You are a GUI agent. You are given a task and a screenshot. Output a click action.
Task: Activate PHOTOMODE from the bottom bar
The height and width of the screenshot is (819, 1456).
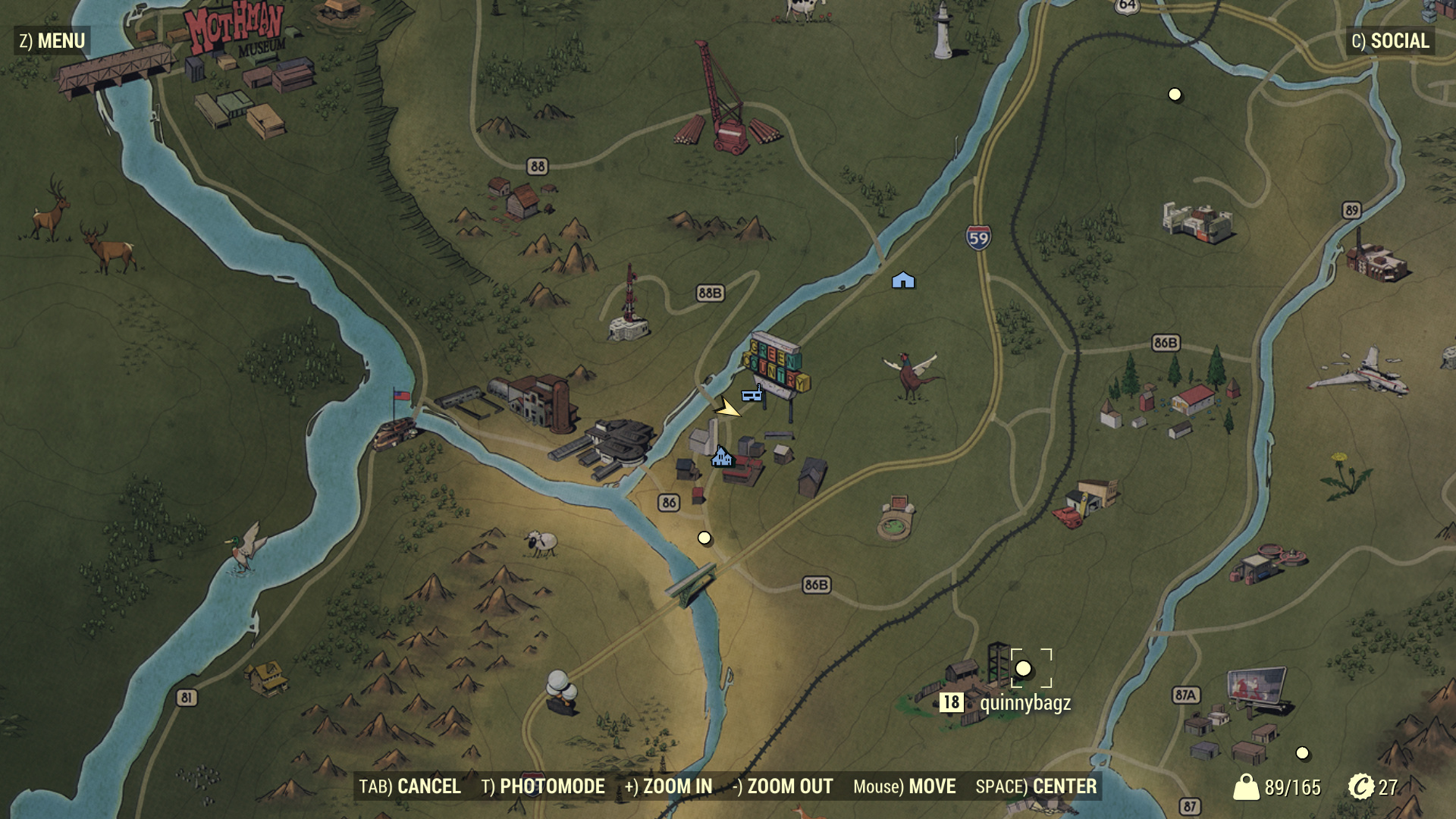click(543, 786)
